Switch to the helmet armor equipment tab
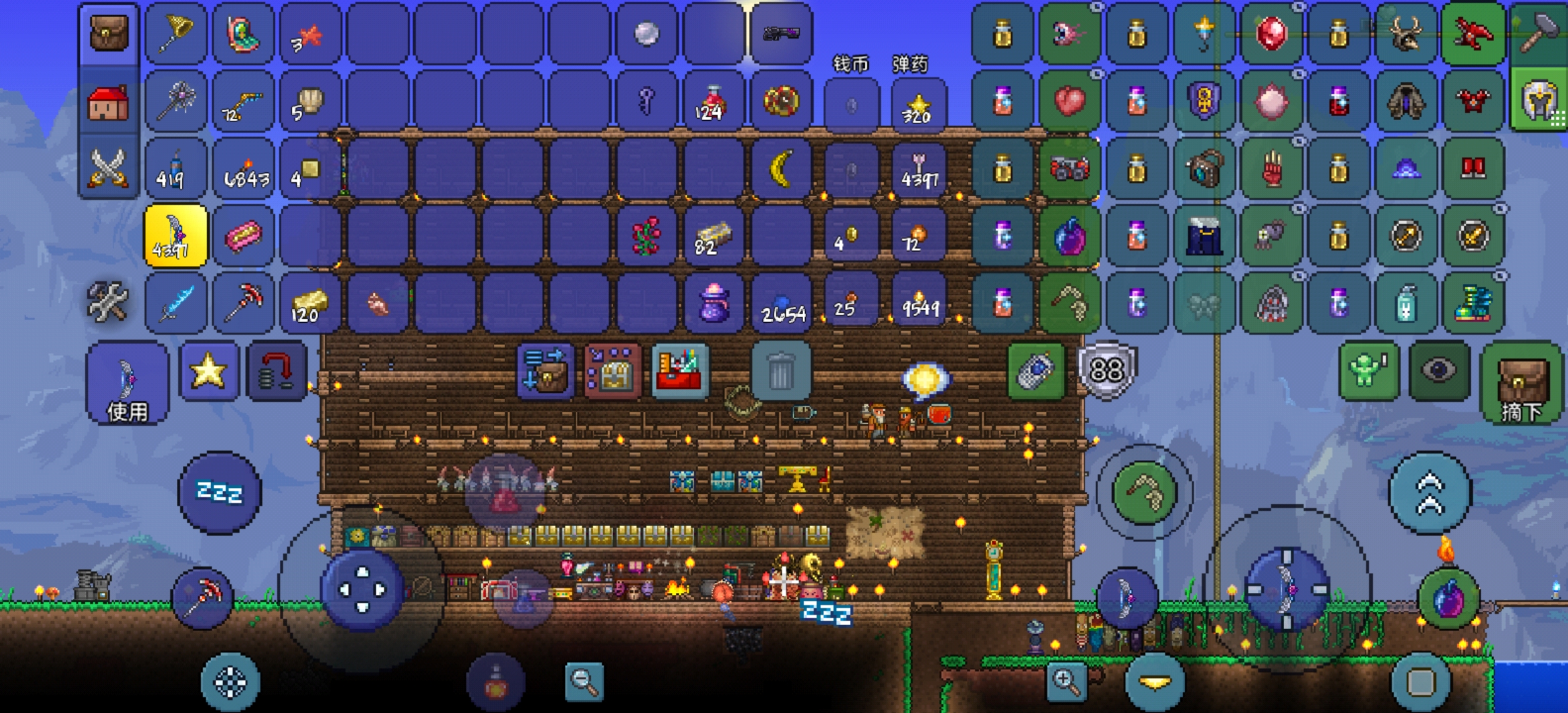Image resolution: width=1568 pixels, height=713 pixels. pos(1539,100)
